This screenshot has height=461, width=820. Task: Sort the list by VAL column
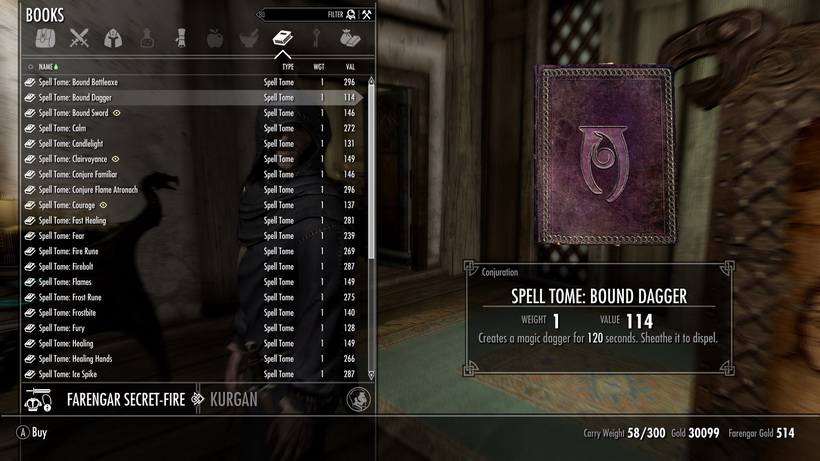pos(350,66)
